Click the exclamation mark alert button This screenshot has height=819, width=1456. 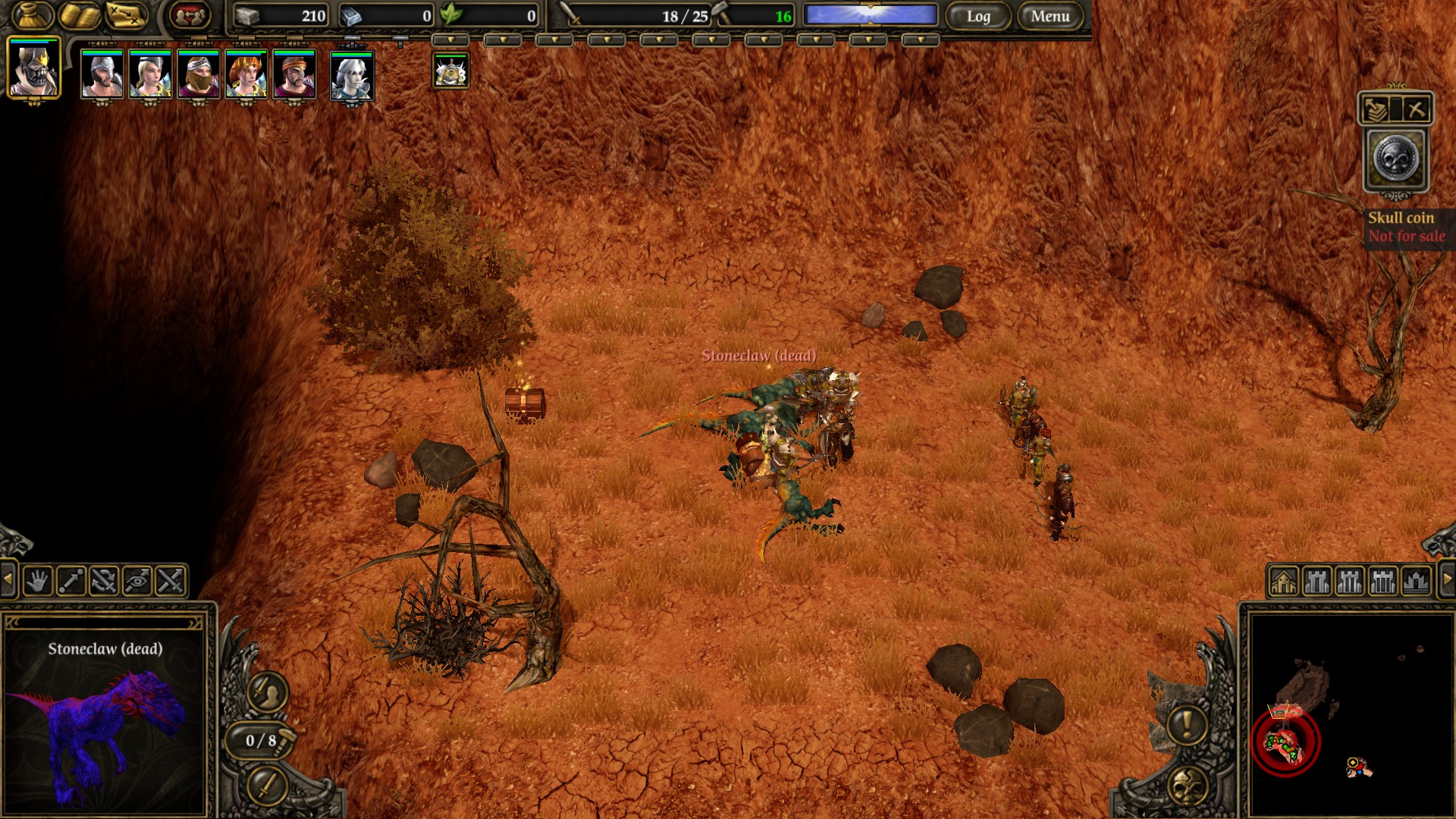1187,724
